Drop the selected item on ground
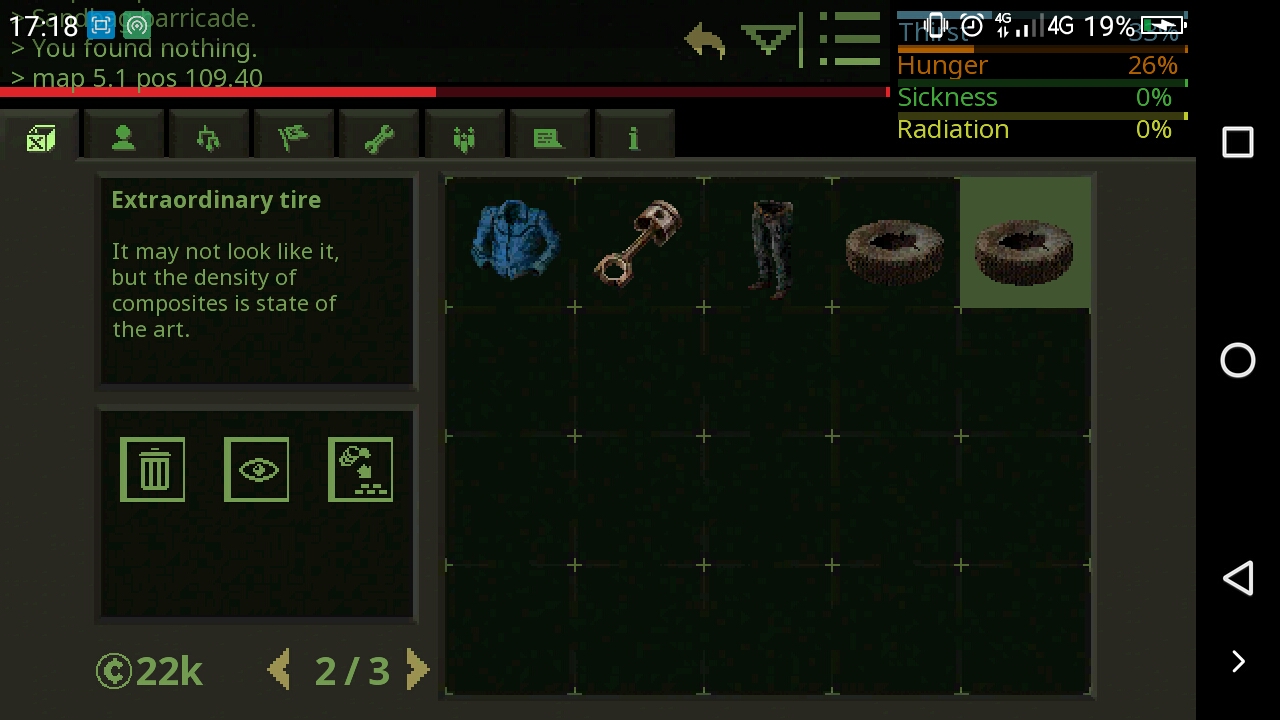The height and width of the screenshot is (720, 1280). (361, 468)
